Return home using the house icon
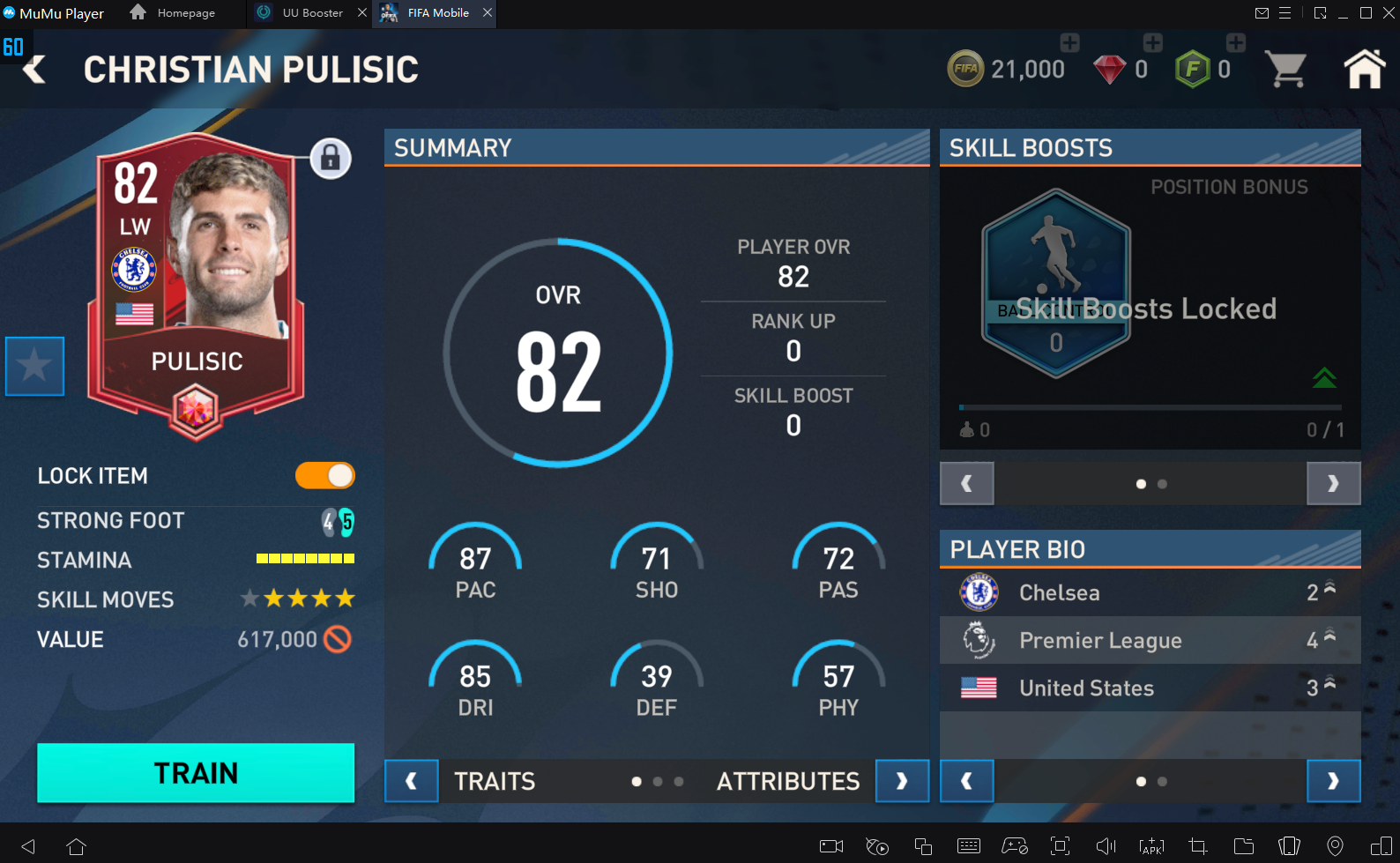1400x863 pixels. coord(1363,68)
